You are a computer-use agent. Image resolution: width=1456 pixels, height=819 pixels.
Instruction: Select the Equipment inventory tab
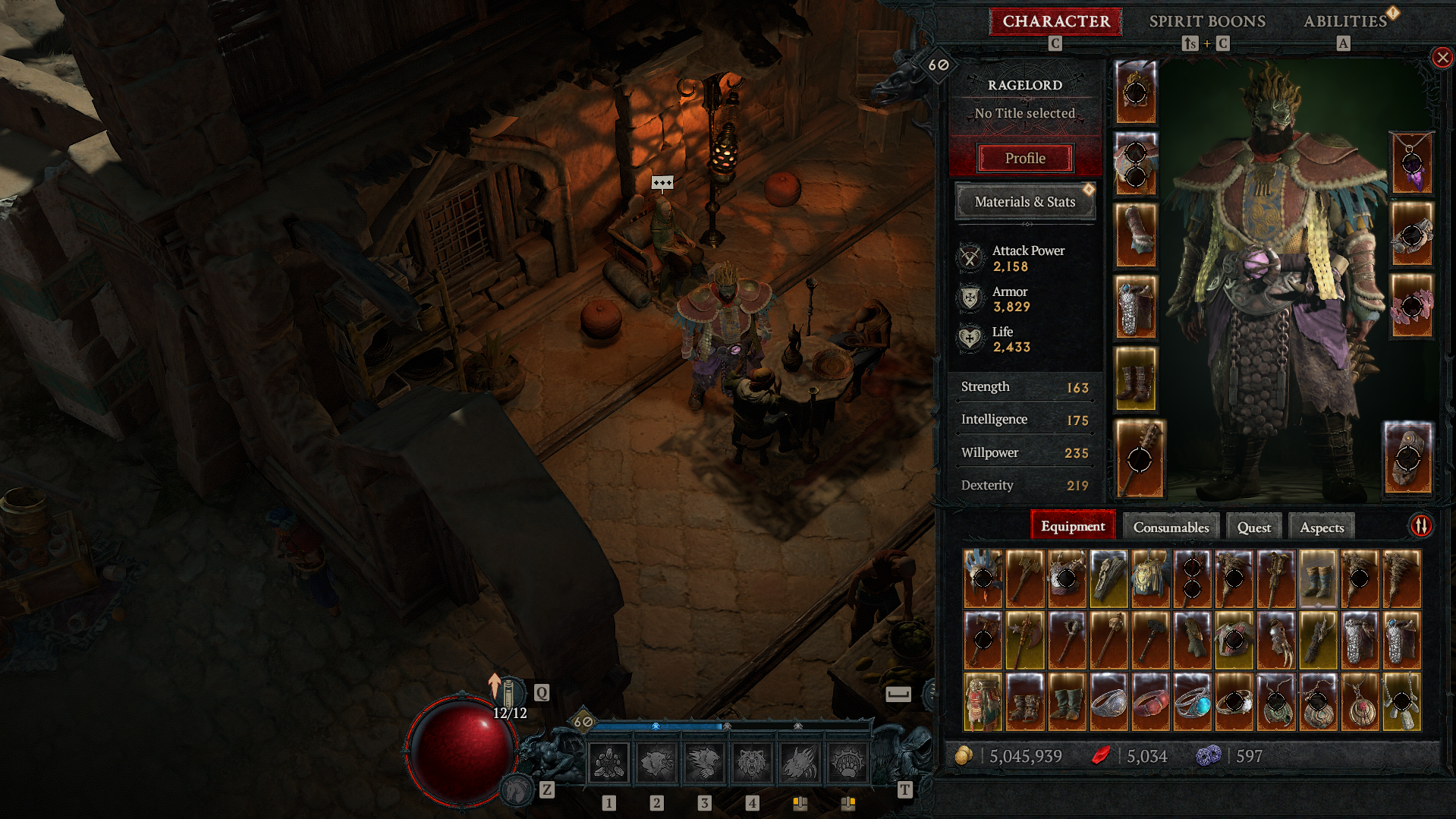[x=1072, y=526]
